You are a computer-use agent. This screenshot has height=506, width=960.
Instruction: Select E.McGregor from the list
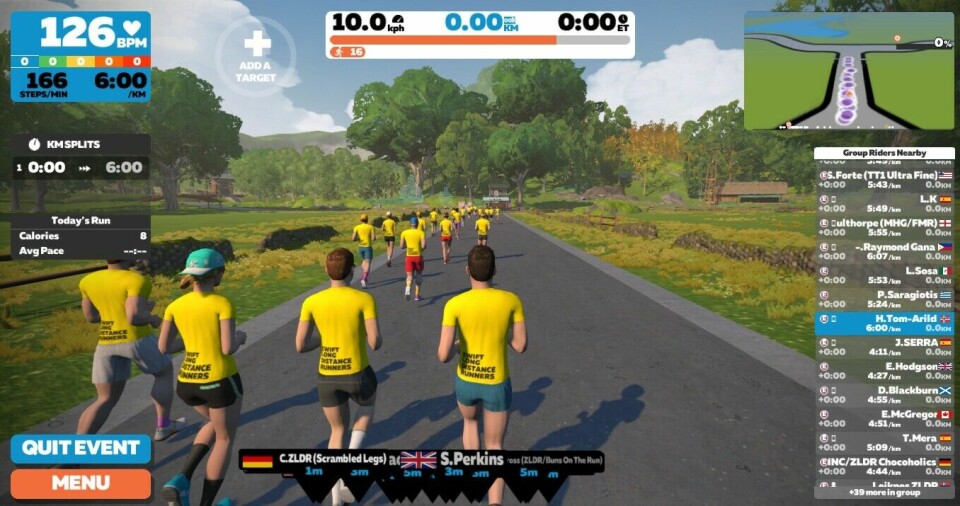tap(884, 419)
